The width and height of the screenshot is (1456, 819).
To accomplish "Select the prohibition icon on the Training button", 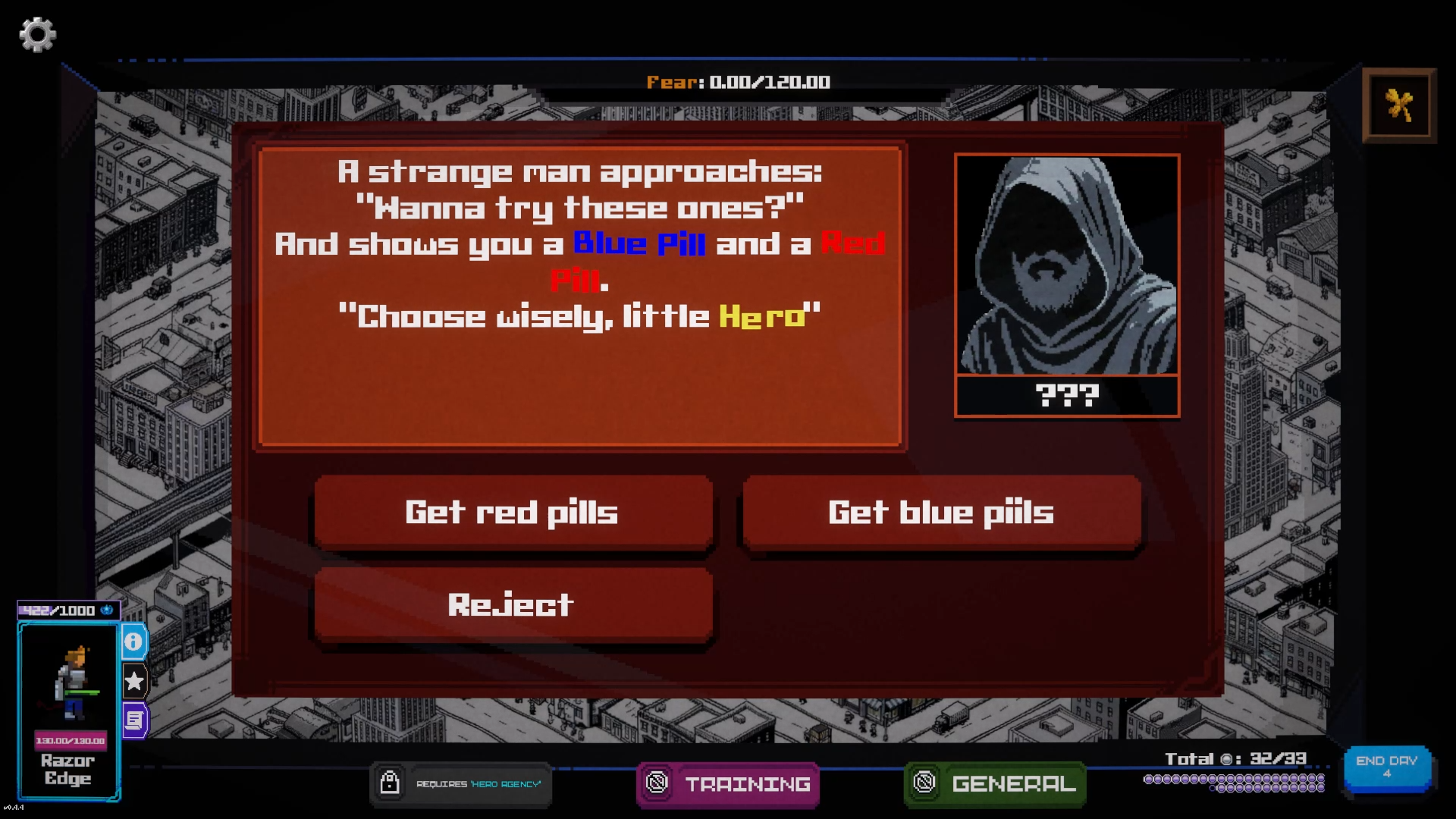I will (x=657, y=784).
